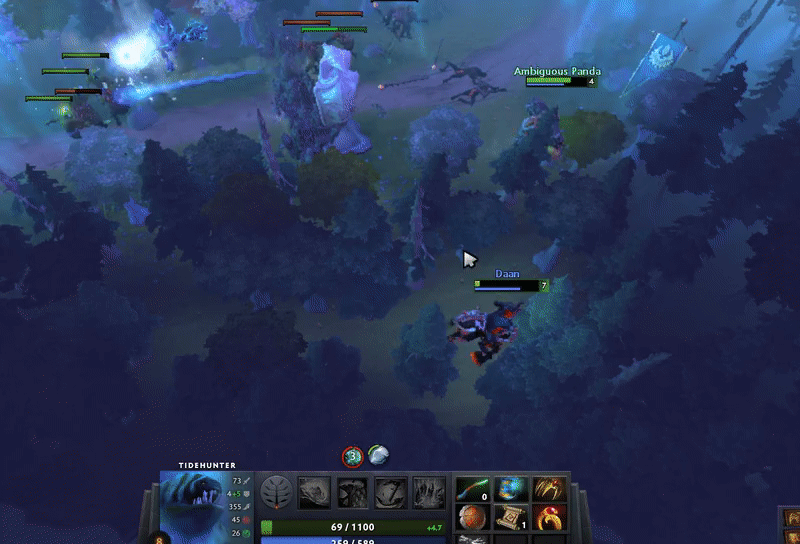
Task: Use the Ravage ultimate ability
Action: [429, 492]
